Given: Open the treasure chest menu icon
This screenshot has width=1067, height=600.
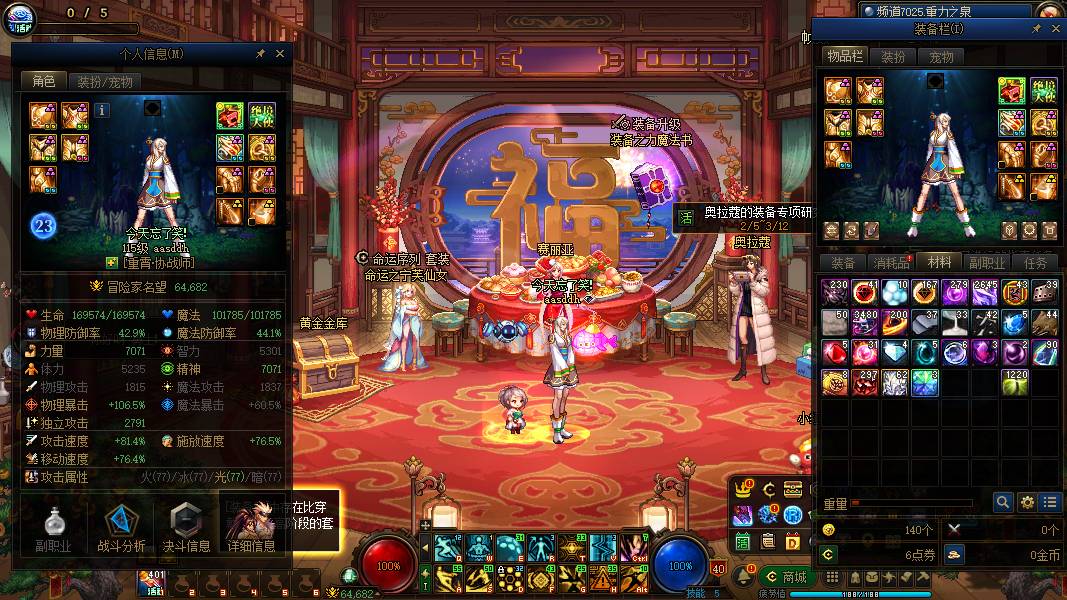Looking at the screenshot, I should click(x=793, y=489).
